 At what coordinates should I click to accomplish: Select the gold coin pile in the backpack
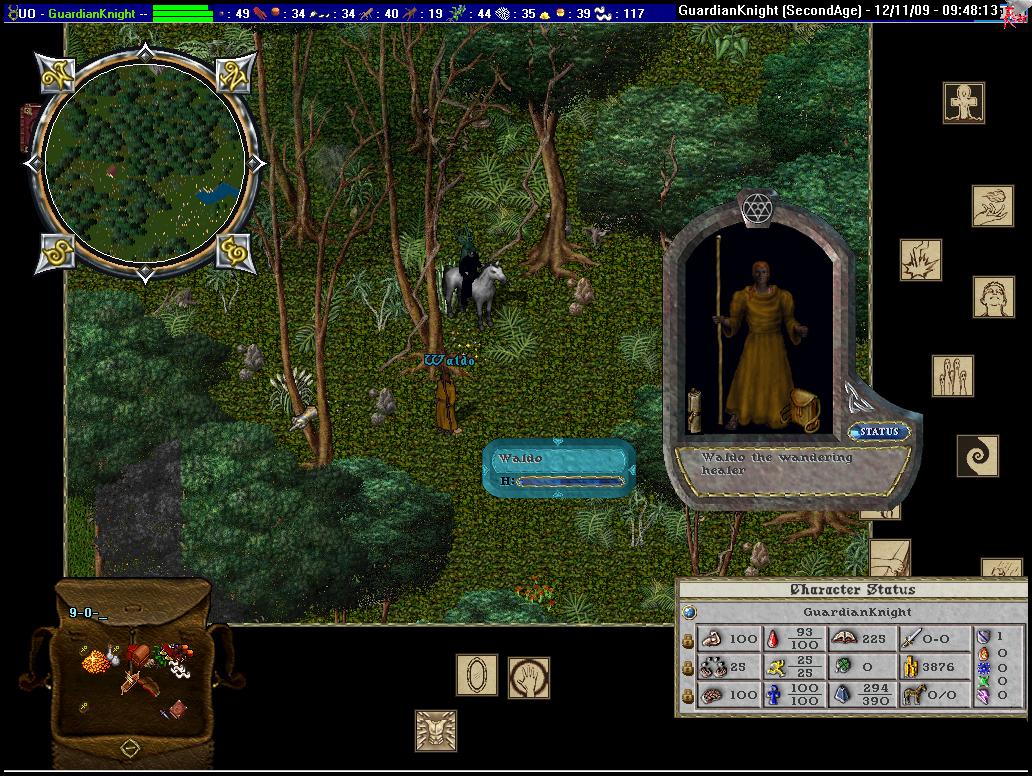[x=95, y=661]
